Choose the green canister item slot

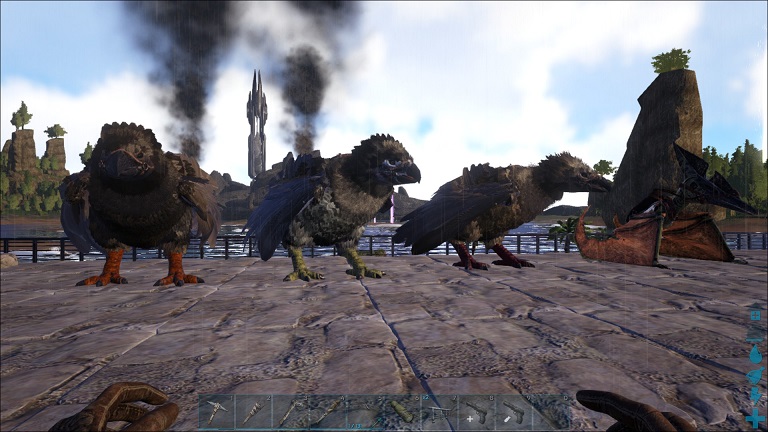click(401, 412)
